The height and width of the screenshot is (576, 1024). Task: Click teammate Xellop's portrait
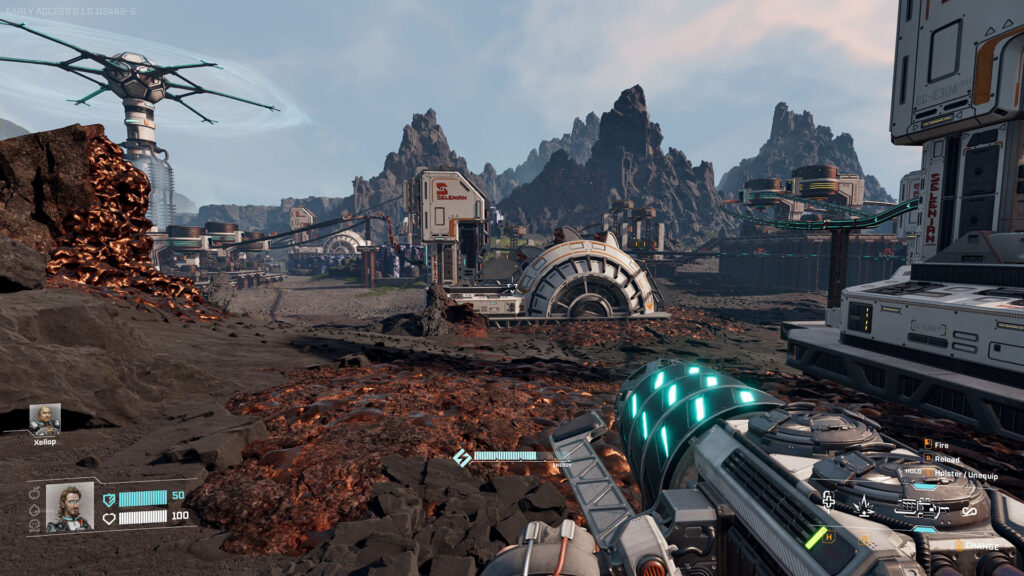44,419
